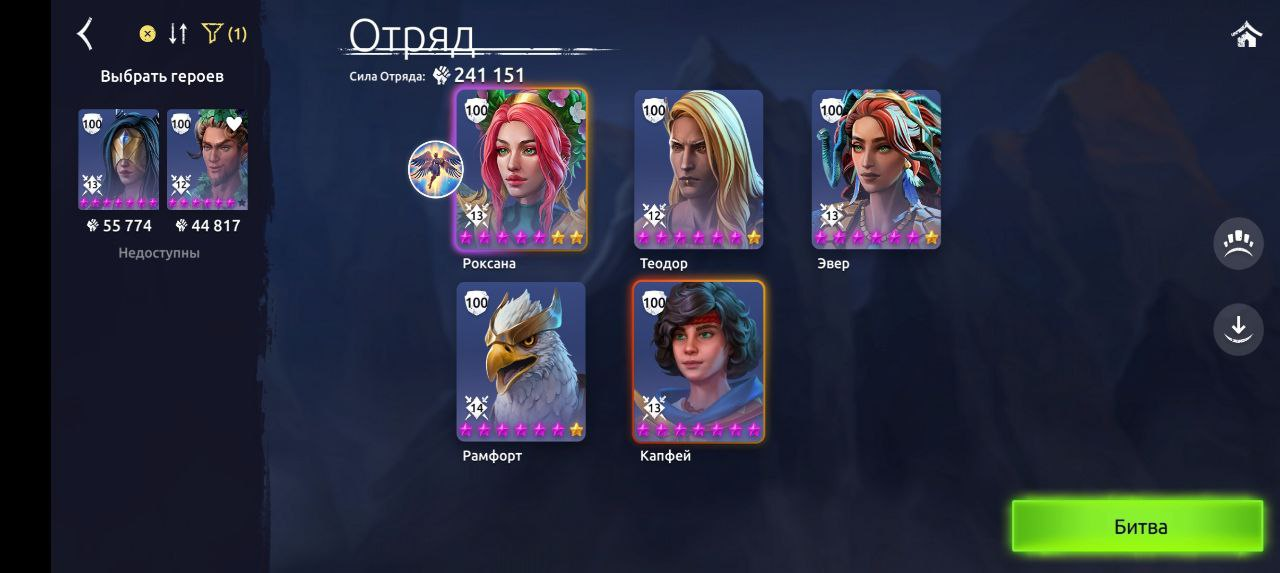
Task: Clear the filter with the yellow X icon
Action: coord(147,34)
